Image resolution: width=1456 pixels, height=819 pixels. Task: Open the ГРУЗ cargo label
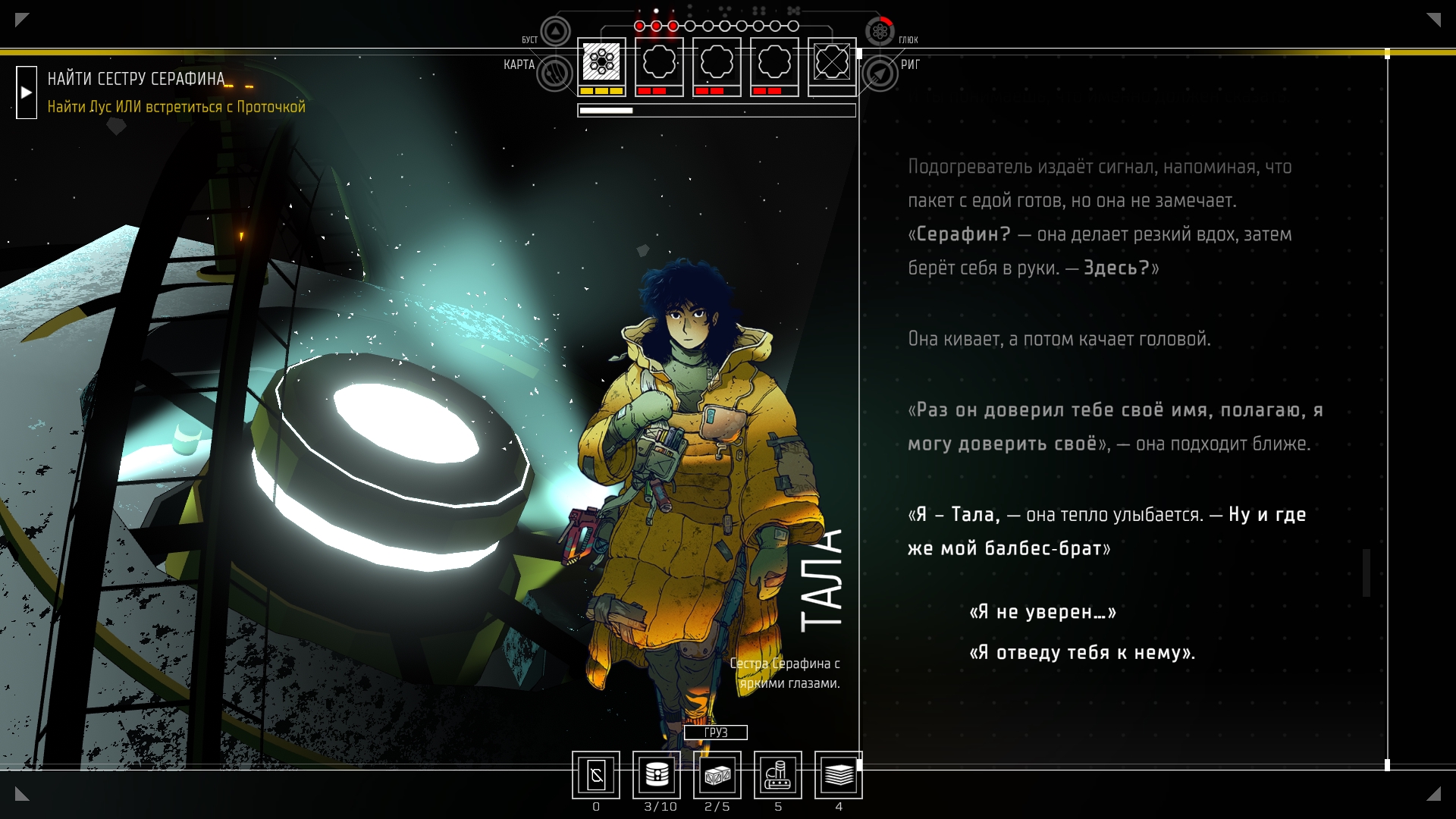click(715, 733)
